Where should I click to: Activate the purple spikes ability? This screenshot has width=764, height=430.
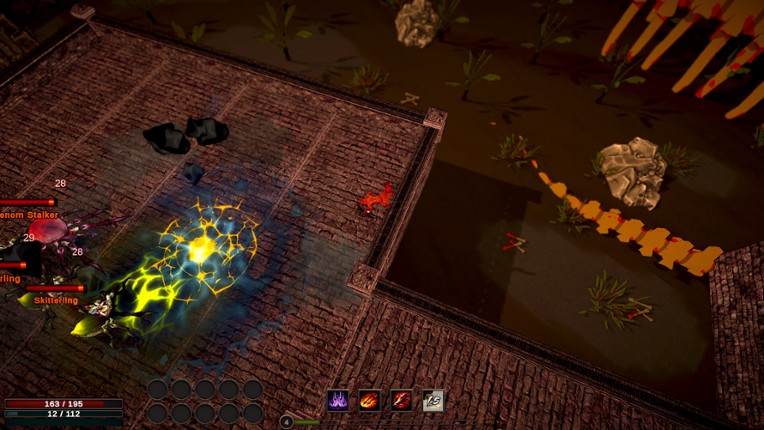338,401
